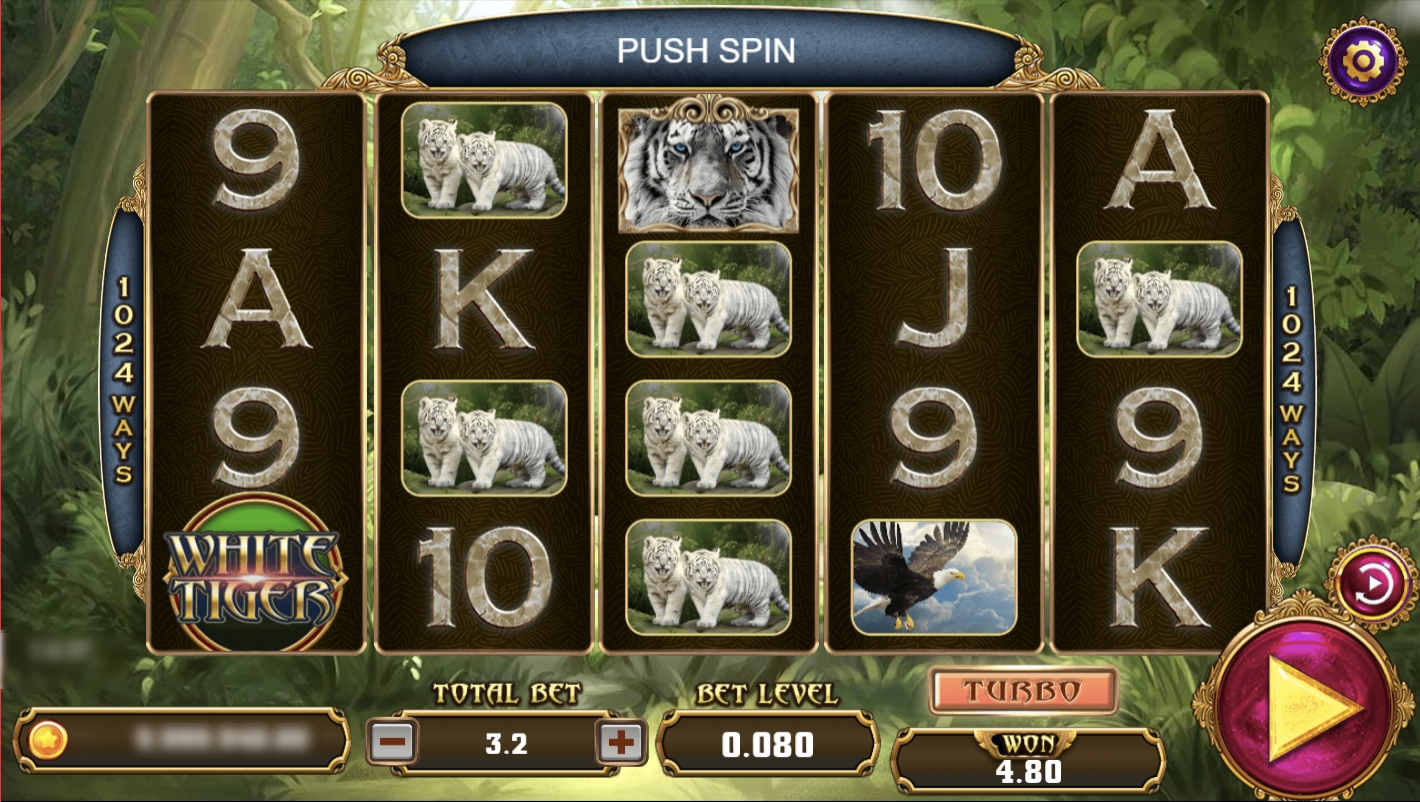Select the eagle symbol on reel four

[936, 577]
